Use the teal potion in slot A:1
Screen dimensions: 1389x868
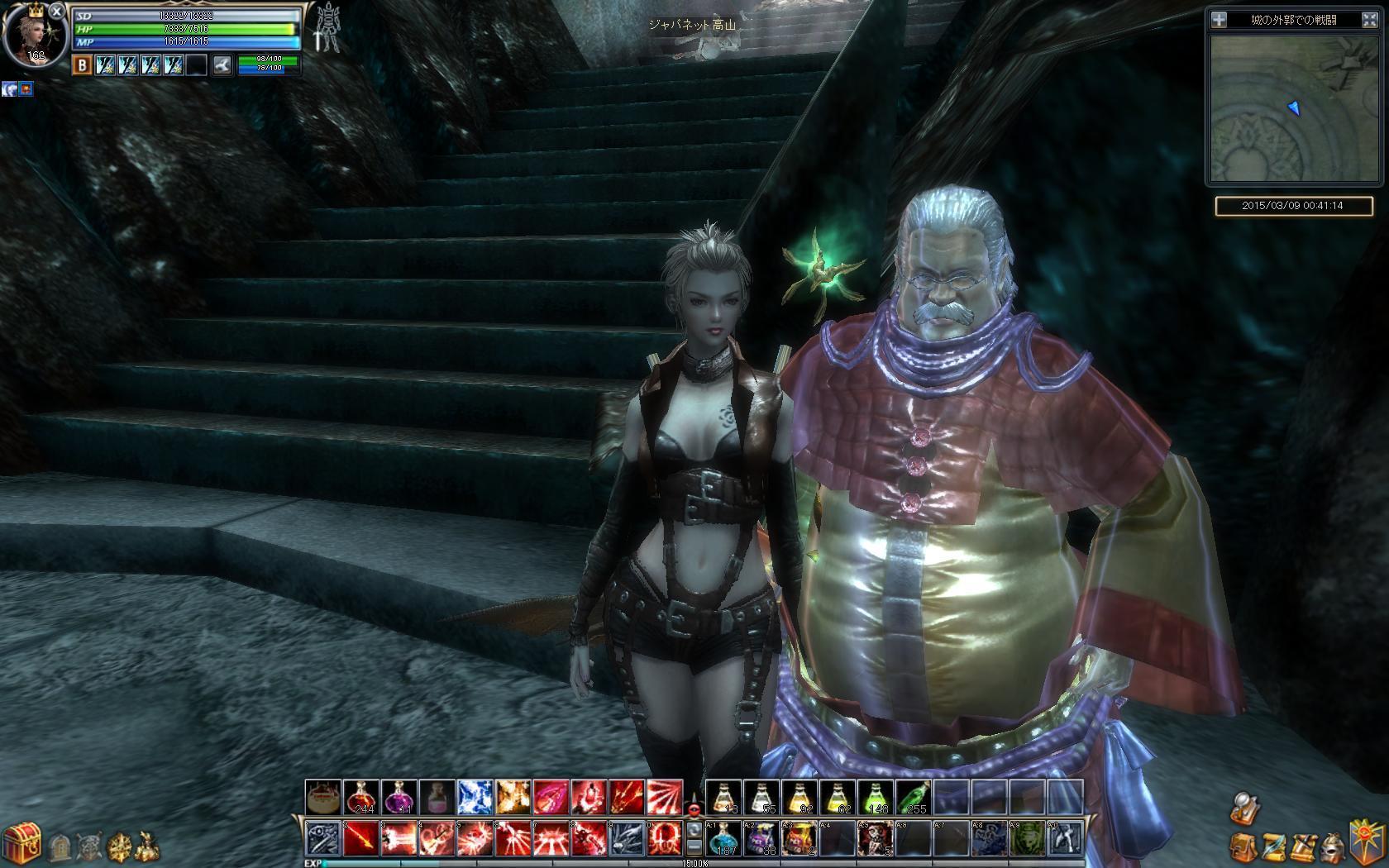[723, 838]
